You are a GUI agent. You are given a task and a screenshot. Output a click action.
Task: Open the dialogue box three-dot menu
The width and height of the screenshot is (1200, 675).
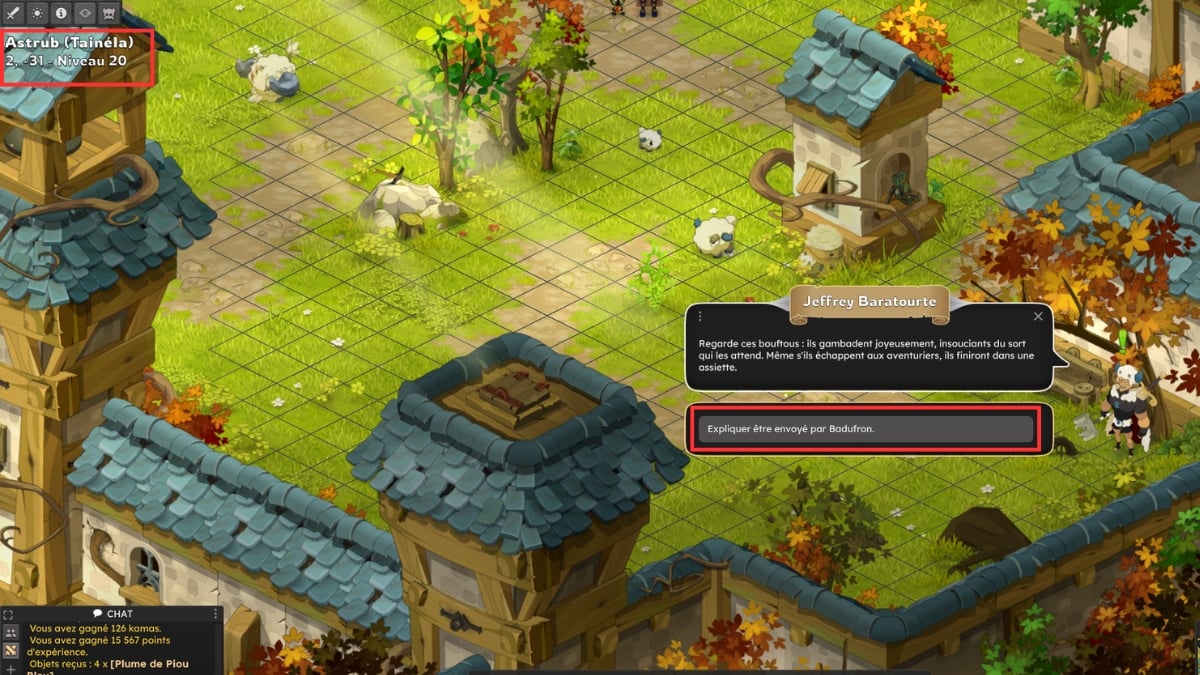coord(700,316)
